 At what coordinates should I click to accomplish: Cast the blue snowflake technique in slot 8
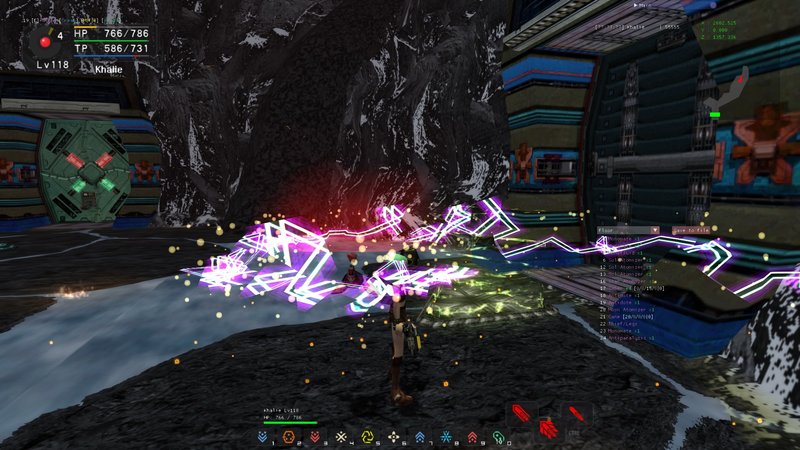point(446,437)
